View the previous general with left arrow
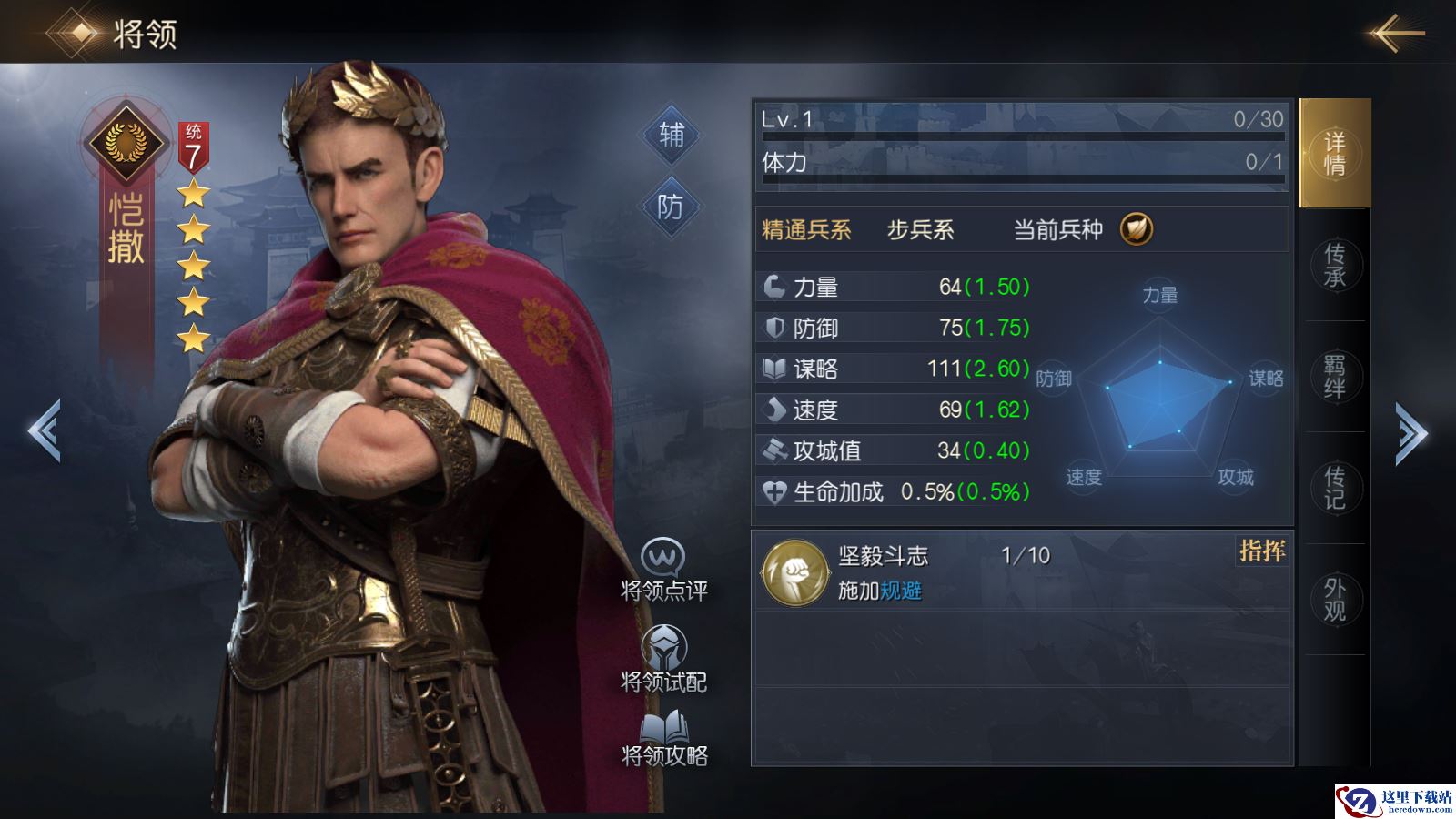The width and height of the screenshot is (1456, 819). coord(44,430)
